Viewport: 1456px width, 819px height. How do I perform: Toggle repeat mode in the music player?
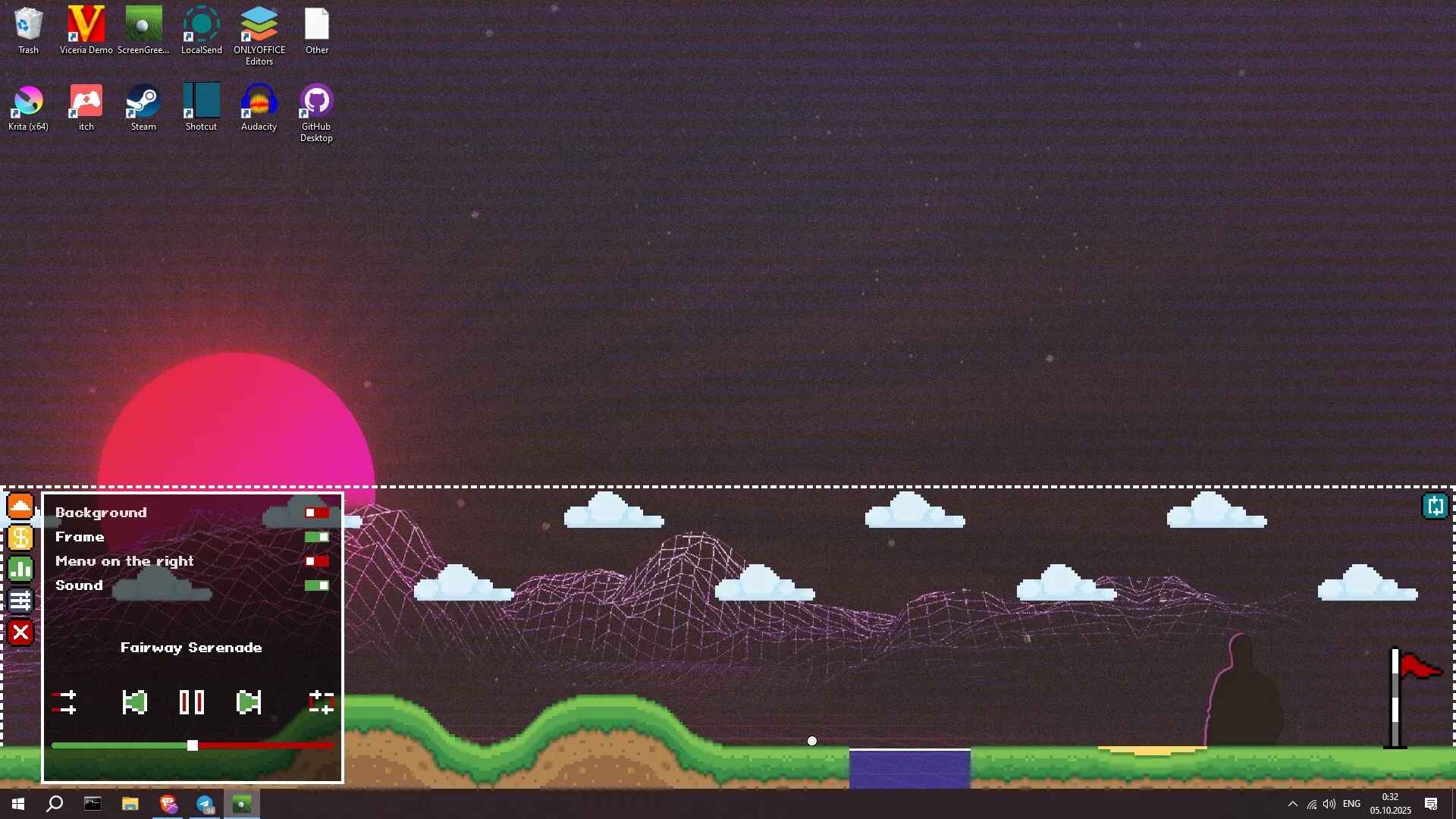coord(321,703)
